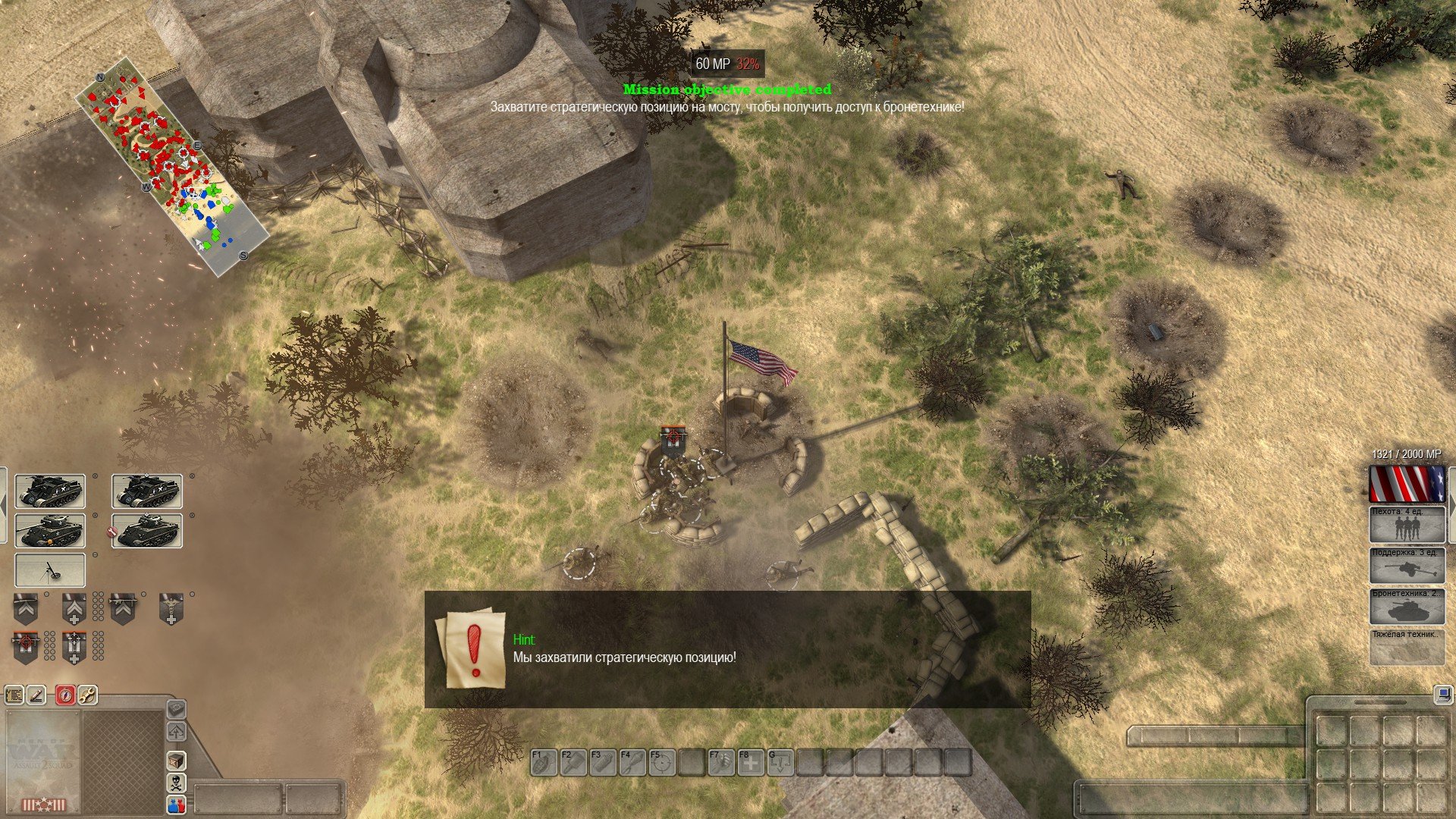This screenshot has height=819, width=1456.
Task: Activate the F5 crosshair aim action
Action: tap(661, 762)
